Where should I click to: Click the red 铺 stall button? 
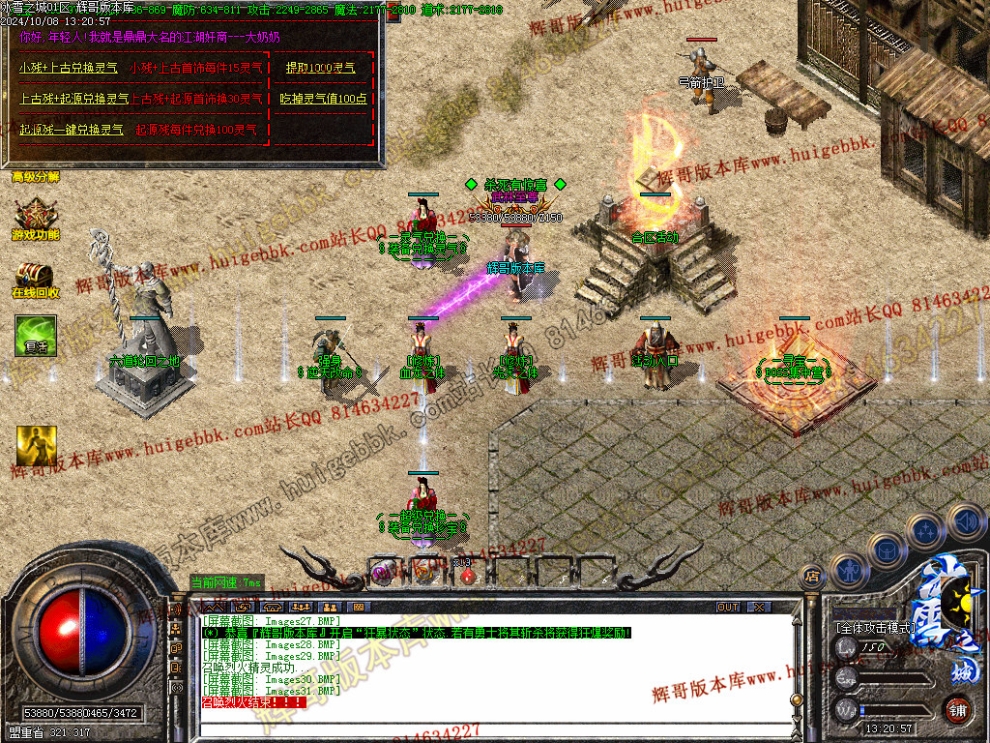click(958, 711)
